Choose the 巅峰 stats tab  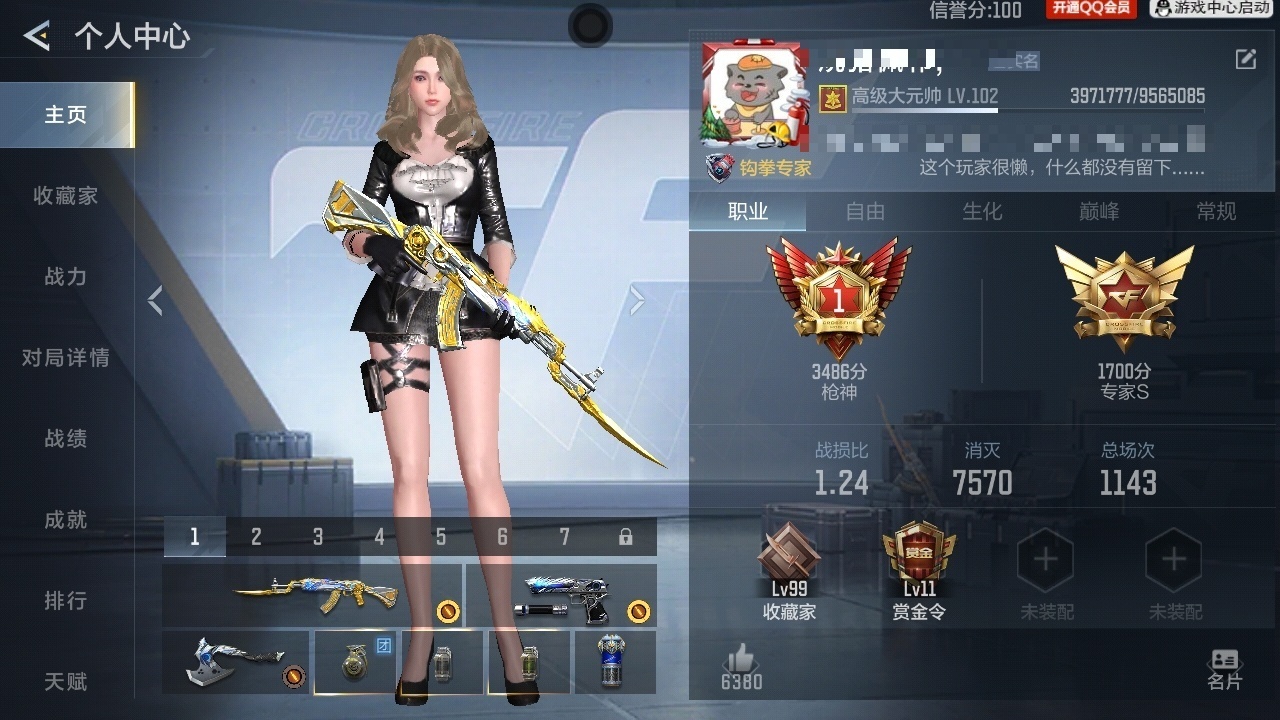point(1099,211)
